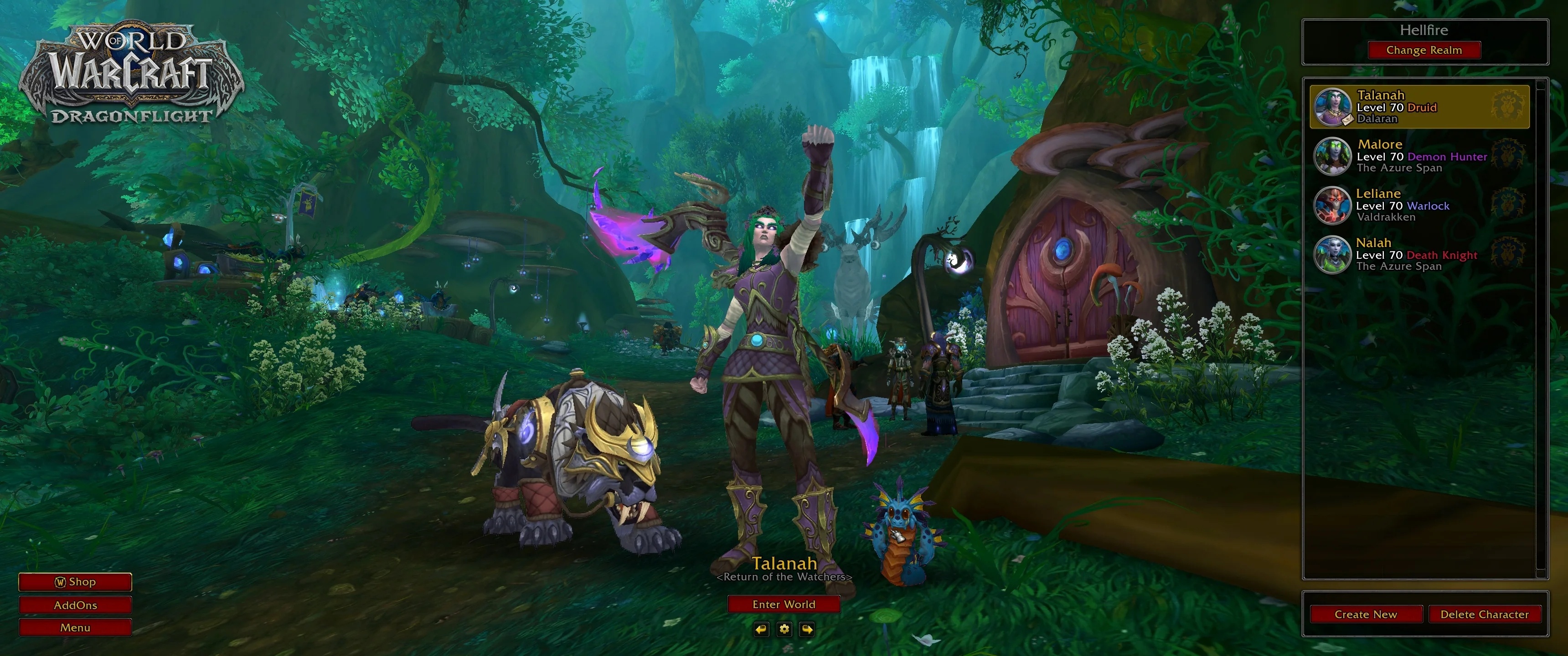1568x656 pixels.
Task: Open Talanah's unread mail envelope icon
Action: (1349, 120)
